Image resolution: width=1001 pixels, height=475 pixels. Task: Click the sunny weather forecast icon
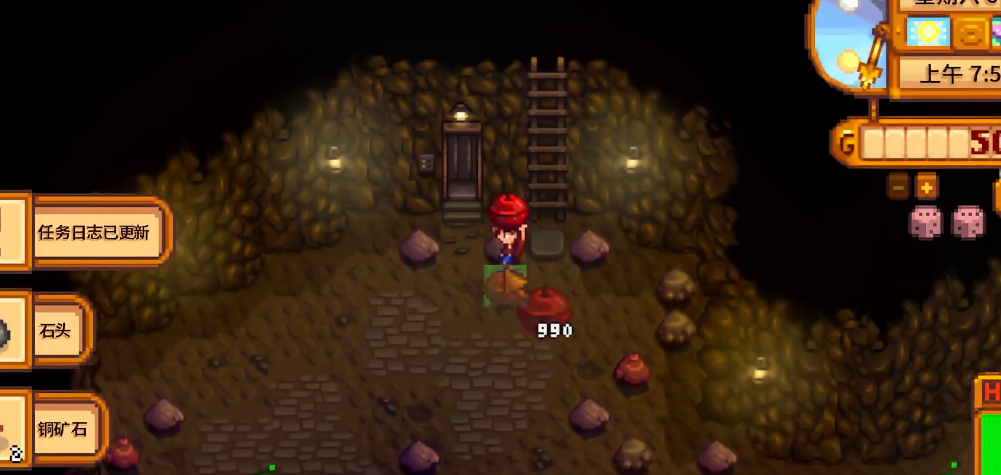pos(928,32)
